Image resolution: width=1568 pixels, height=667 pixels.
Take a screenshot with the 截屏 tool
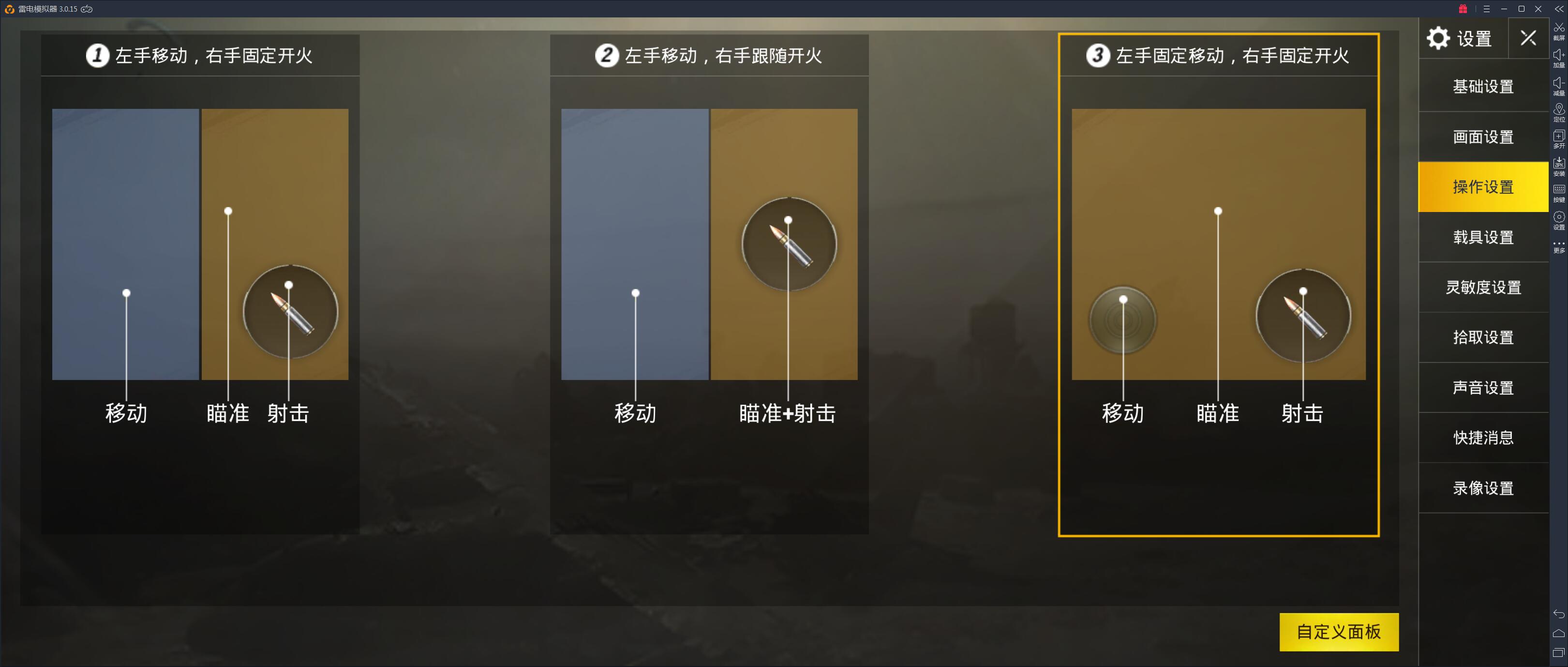click(x=1559, y=28)
